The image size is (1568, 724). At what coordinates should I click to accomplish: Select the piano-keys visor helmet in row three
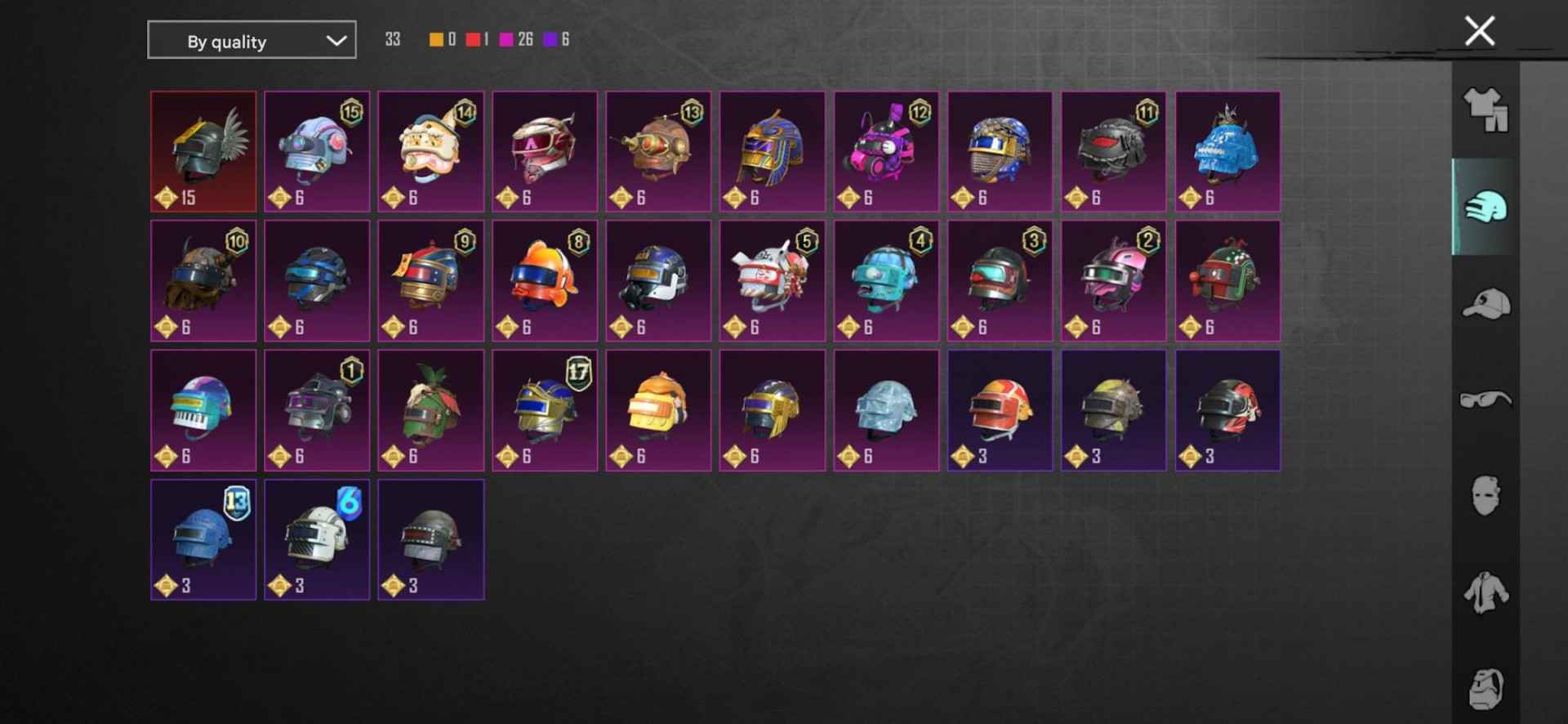203,410
